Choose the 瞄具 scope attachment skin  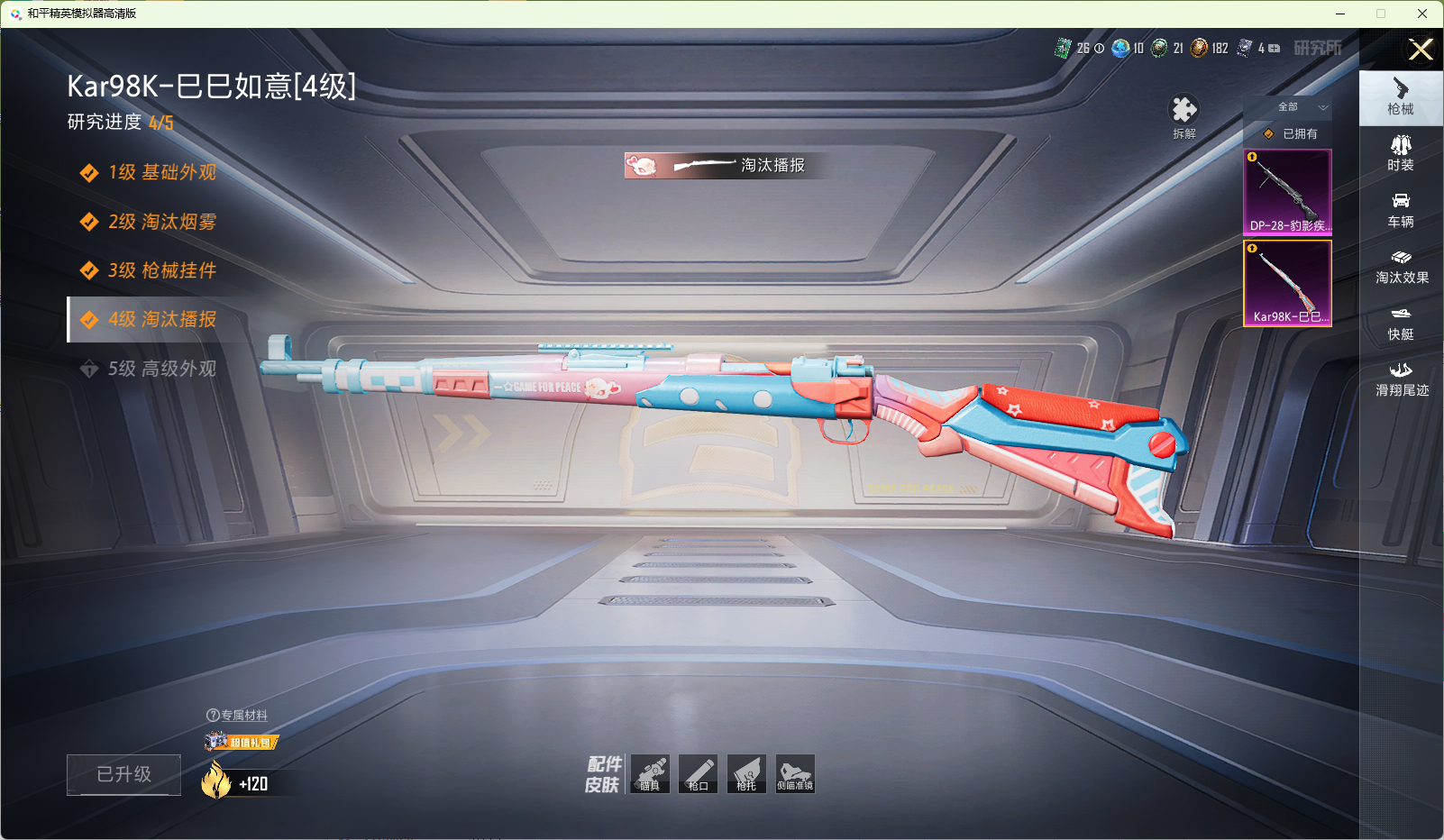650,773
